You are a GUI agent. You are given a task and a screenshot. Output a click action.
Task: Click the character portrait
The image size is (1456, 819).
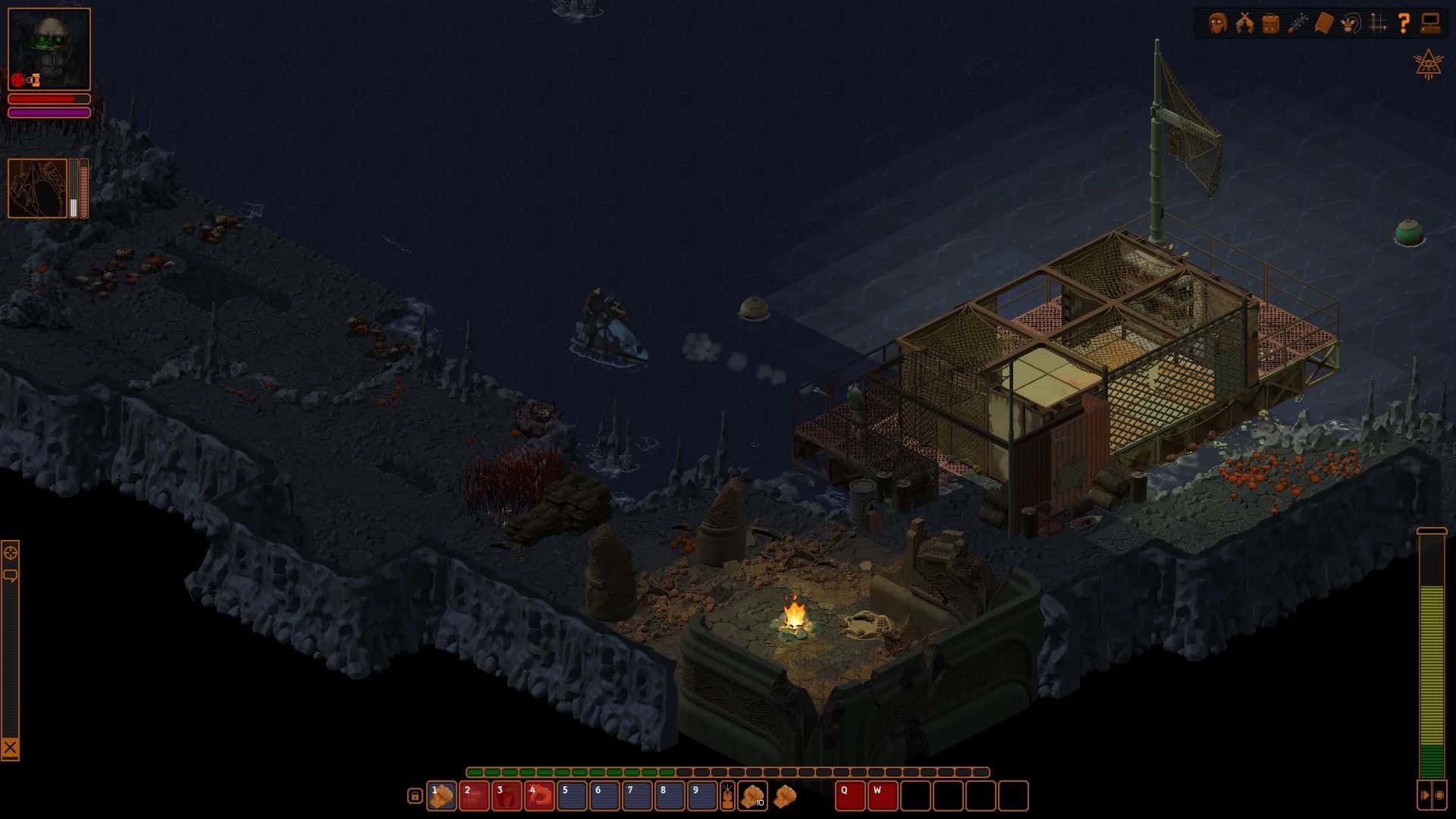(x=47, y=48)
